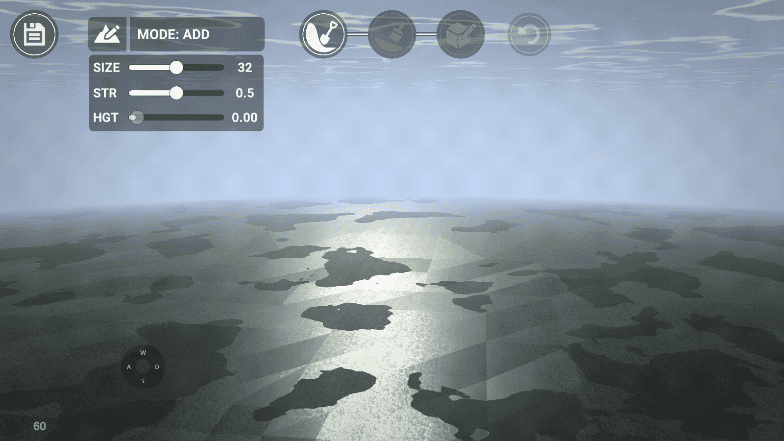This screenshot has height=441, width=784.
Task: Select the shovel terrain sculpting tool
Action: tap(323, 35)
